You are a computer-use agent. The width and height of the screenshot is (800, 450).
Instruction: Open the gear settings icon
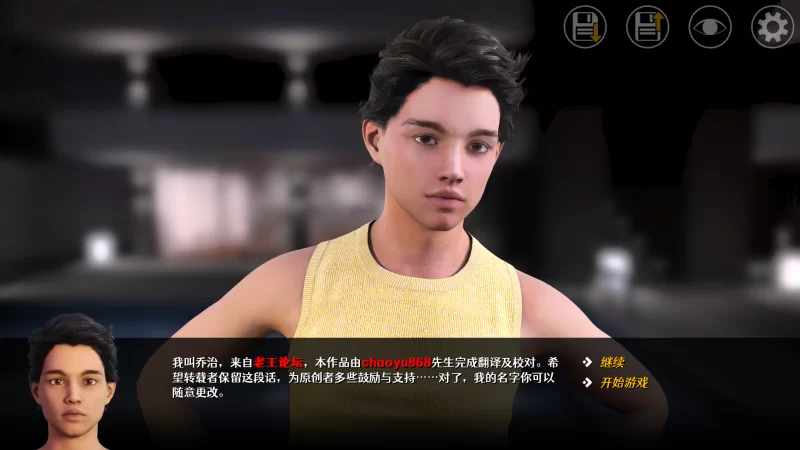pyautogui.click(x=772, y=27)
